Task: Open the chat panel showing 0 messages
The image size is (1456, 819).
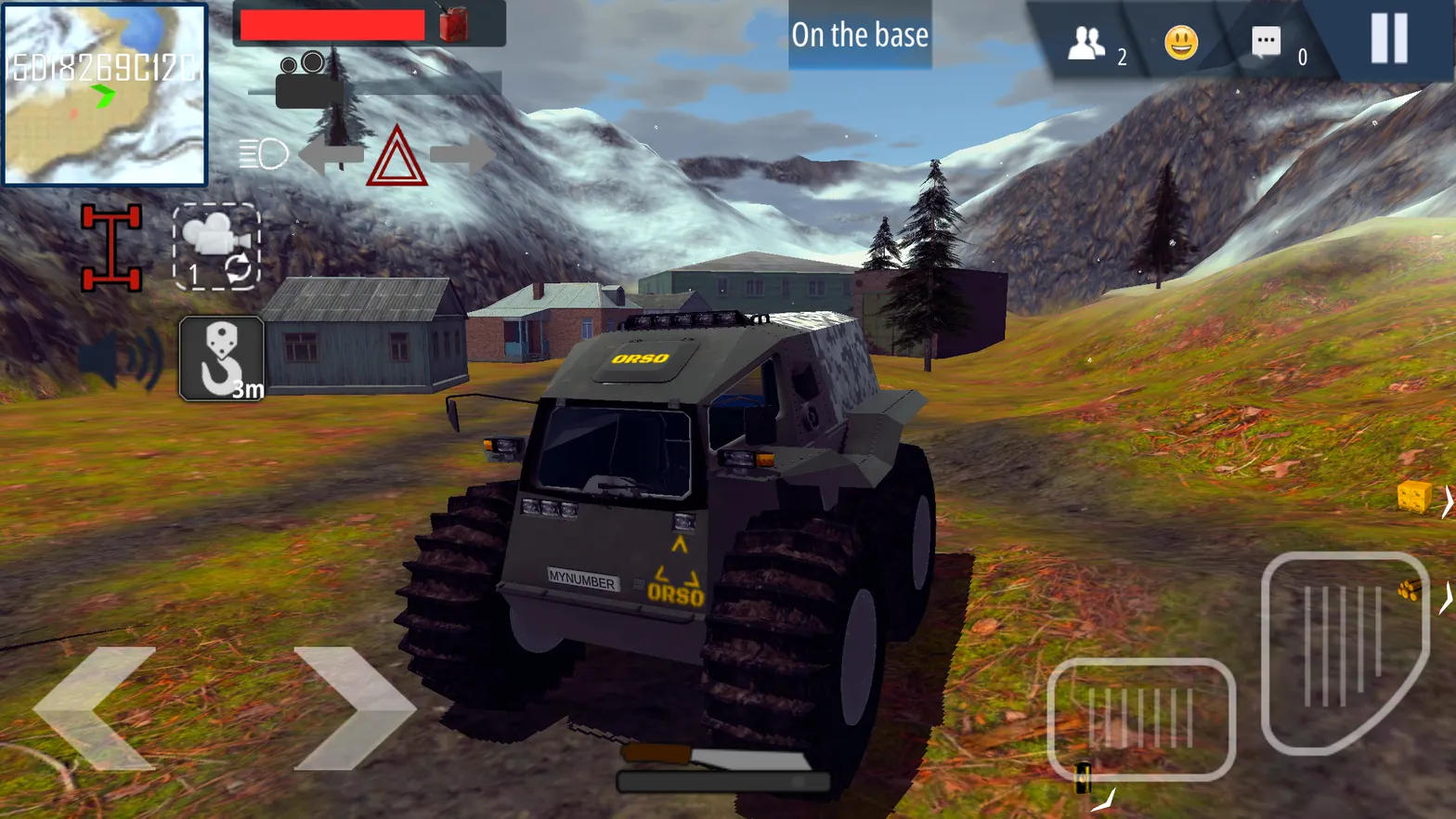Action: coord(1265,39)
